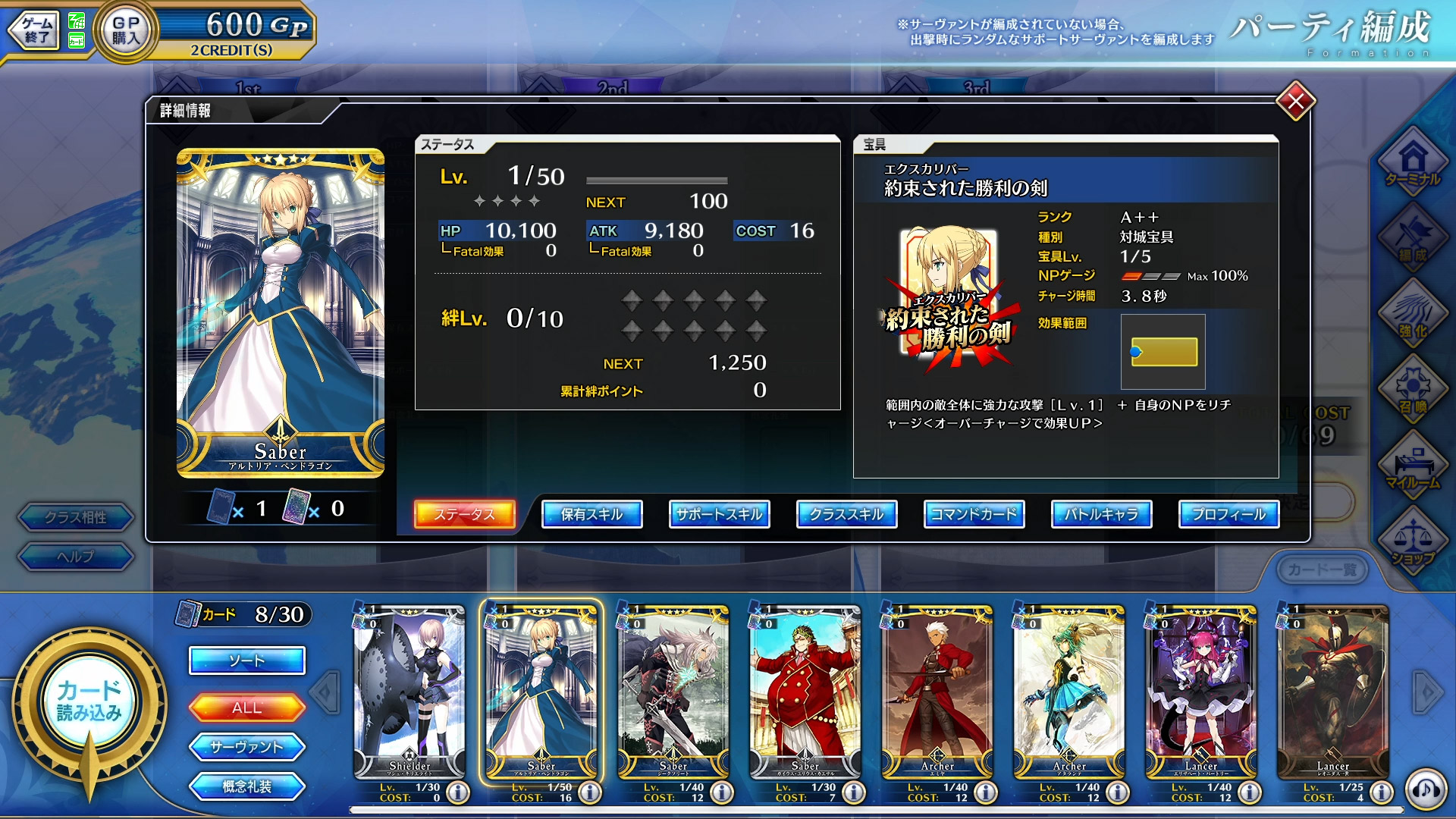The width and height of the screenshot is (1456, 819).
Task: Open the 保有スキル tab
Action: [591, 514]
